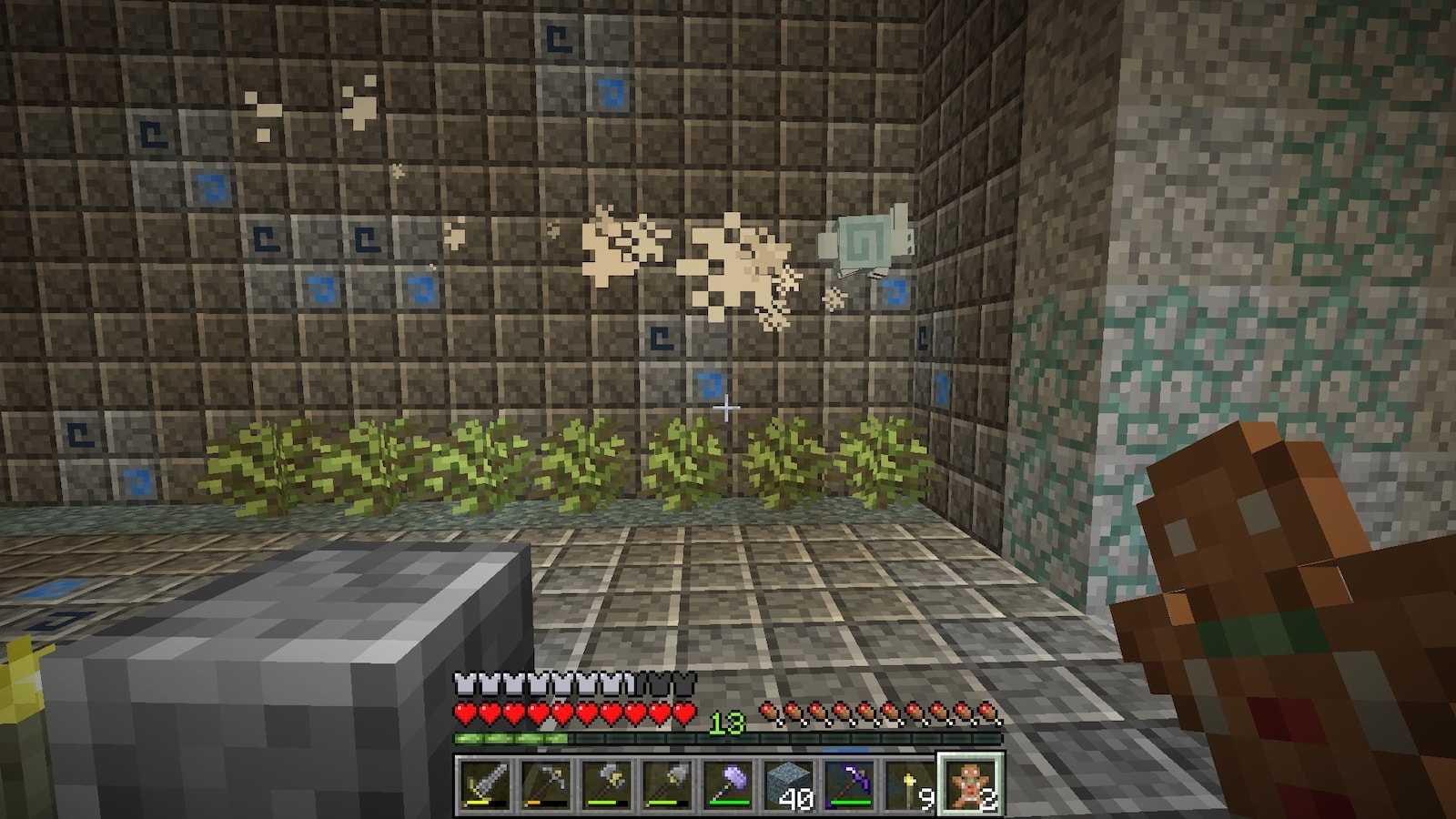Select the purple pickaxe slot

pyautogui.click(x=849, y=783)
